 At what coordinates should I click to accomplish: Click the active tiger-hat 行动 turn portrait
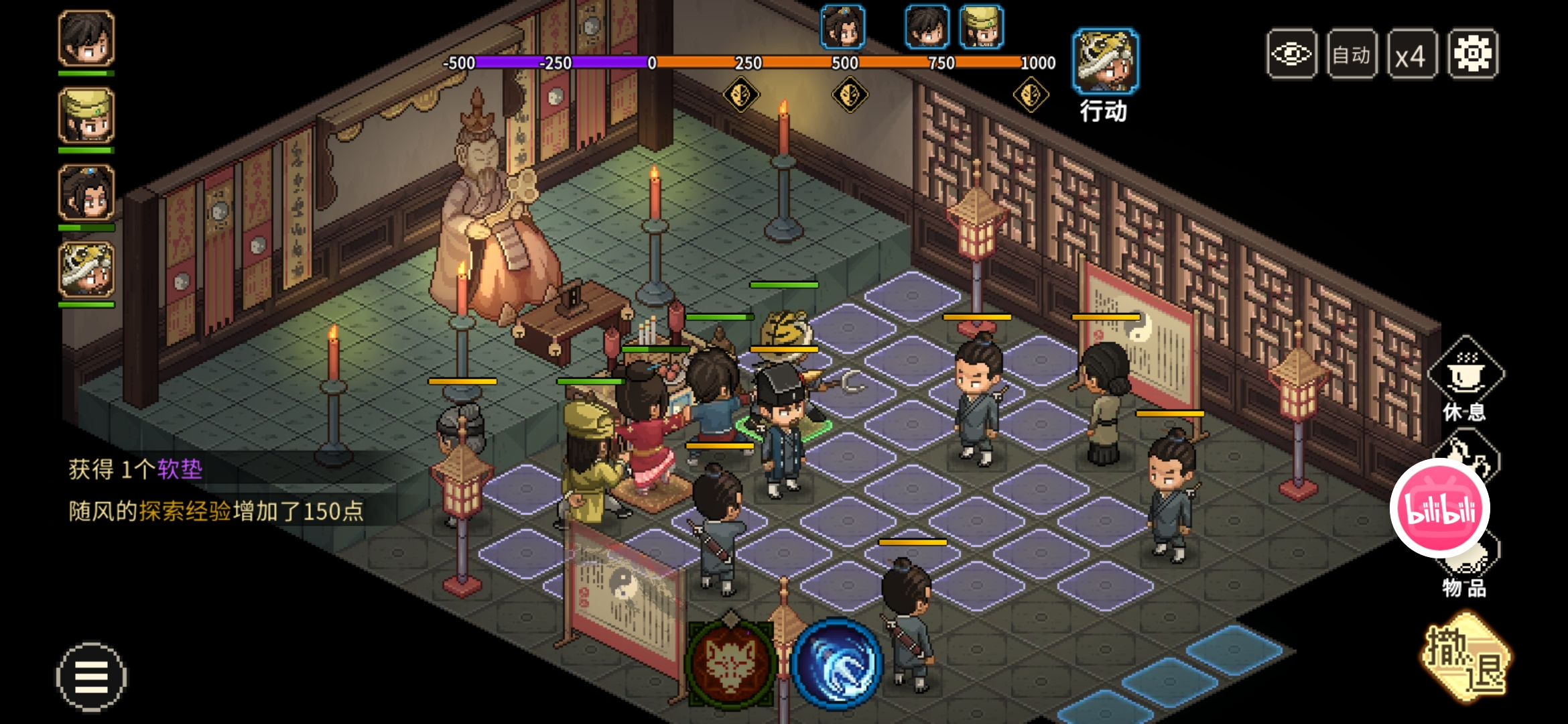point(1105,62)
